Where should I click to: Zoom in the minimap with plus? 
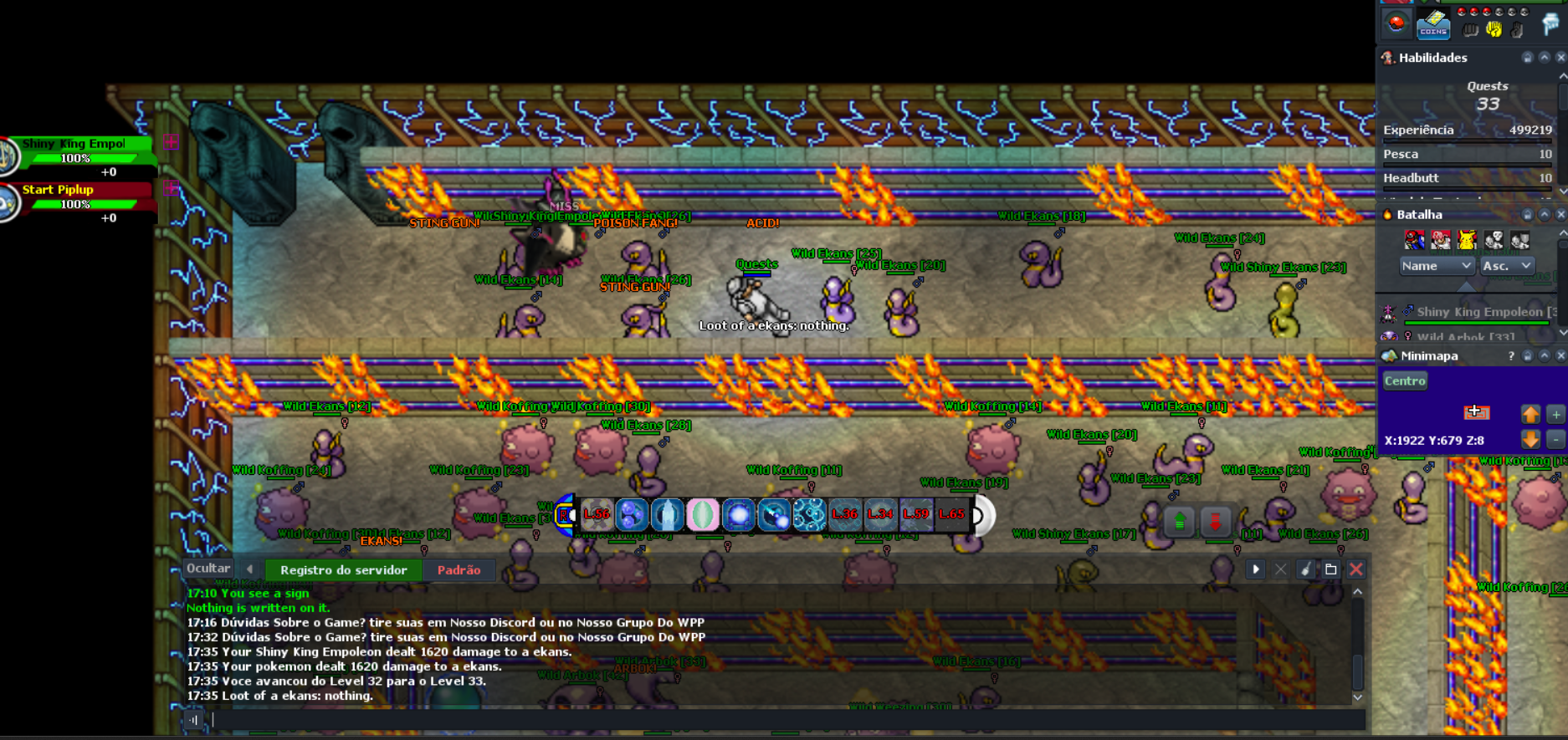[x=1555, y=414]
